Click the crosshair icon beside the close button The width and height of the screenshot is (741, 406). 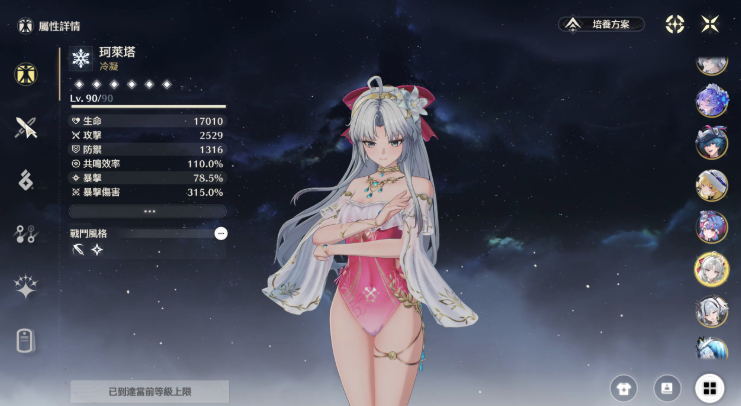(x=675, y=24)
